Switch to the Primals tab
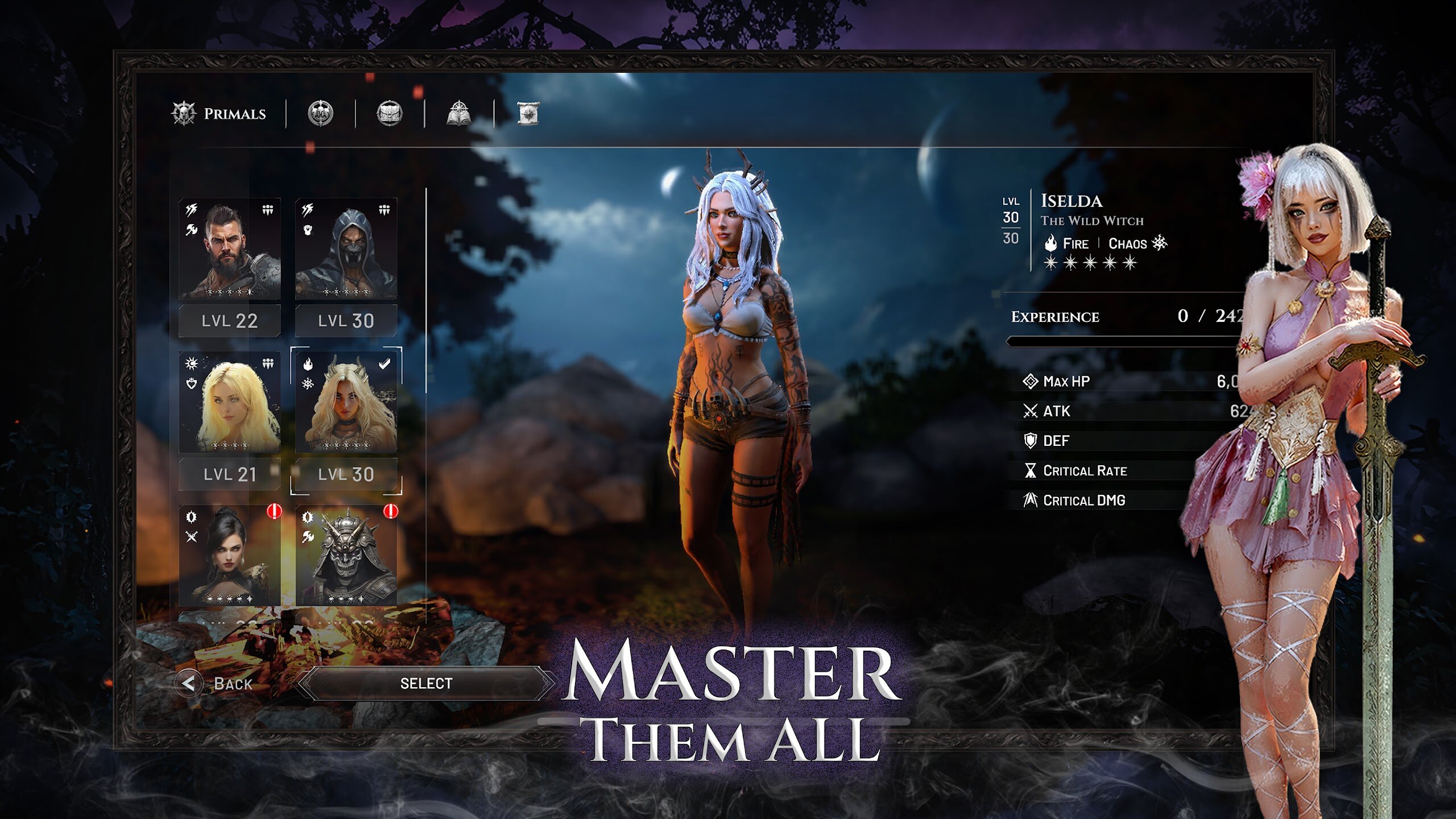This screenshot has width=1456, height=819. click(x=220, y=114)
